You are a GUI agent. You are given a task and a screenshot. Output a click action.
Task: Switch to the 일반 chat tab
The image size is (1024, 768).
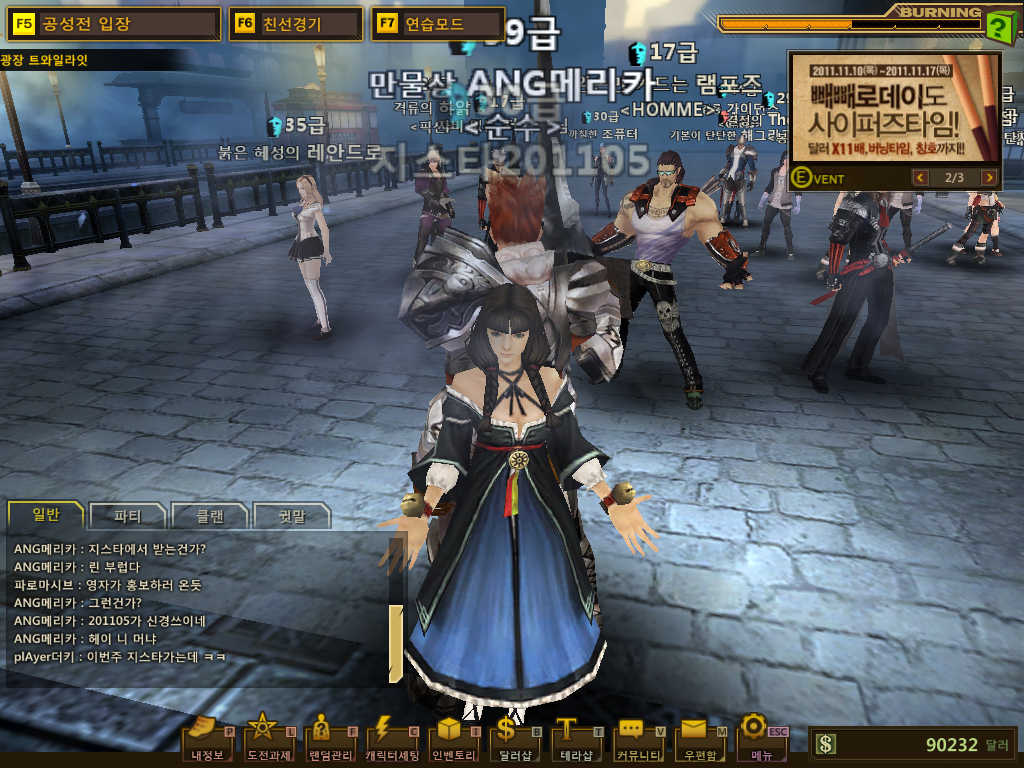pos(46,516)
